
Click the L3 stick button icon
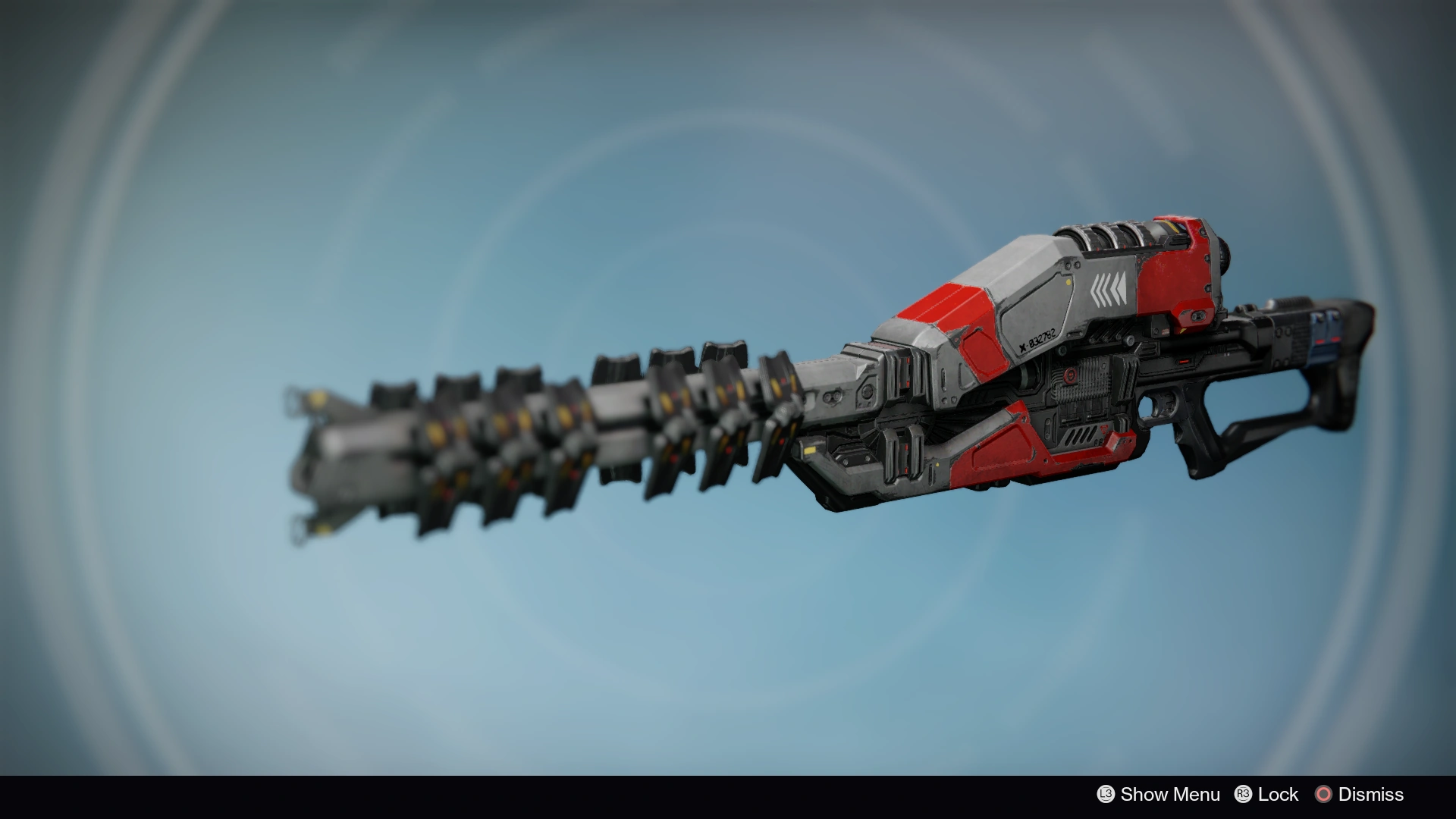tap(1105, 794)
